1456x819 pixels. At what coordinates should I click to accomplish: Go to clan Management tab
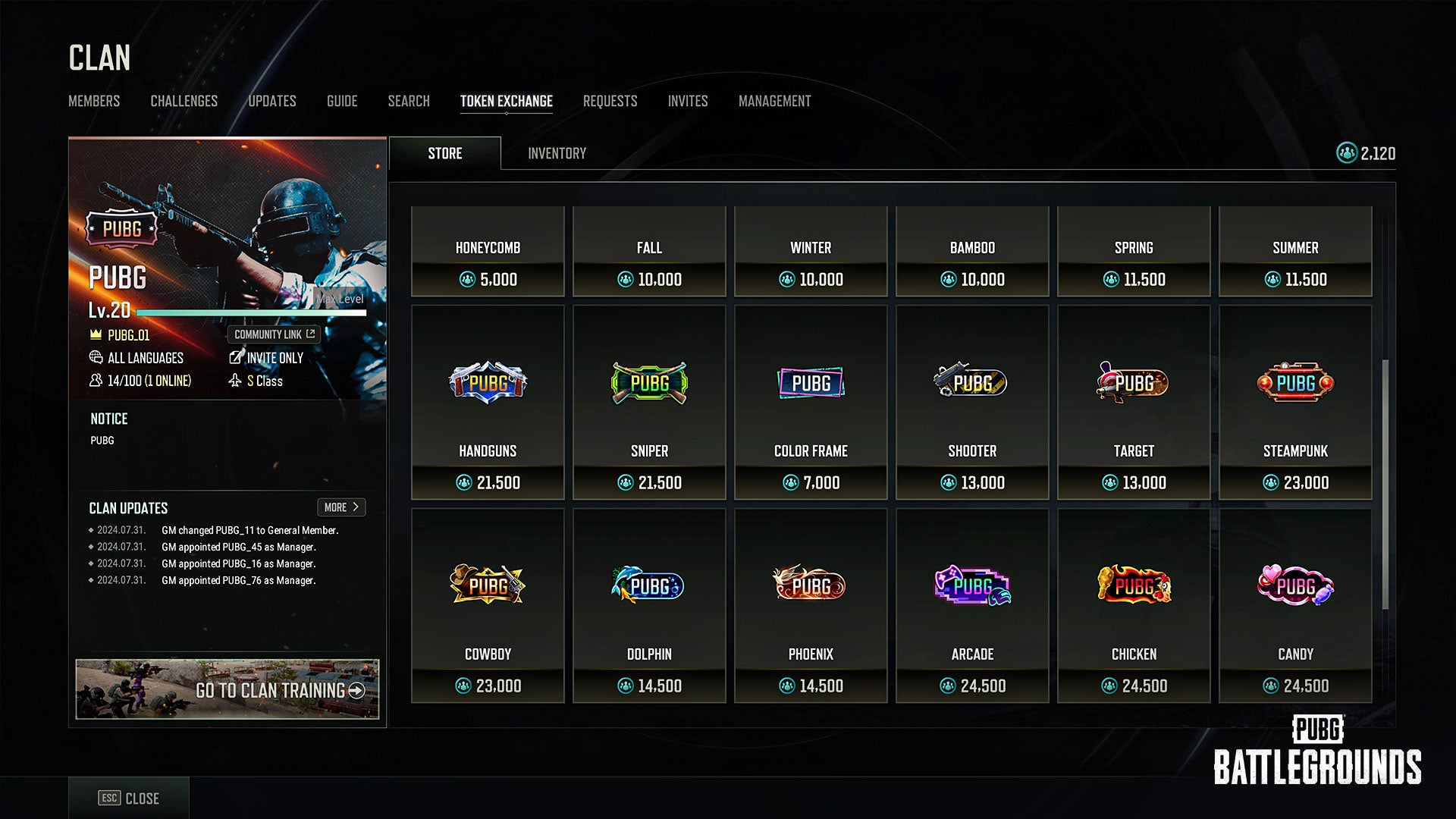(774, 101)
